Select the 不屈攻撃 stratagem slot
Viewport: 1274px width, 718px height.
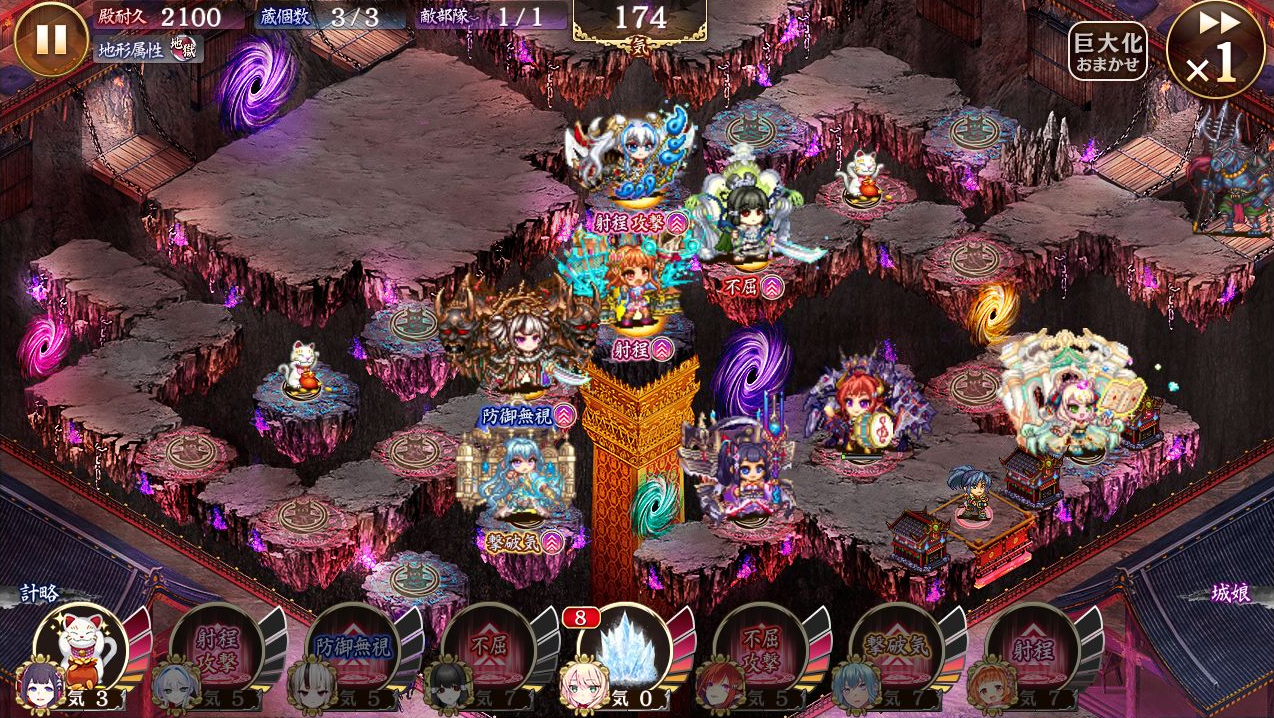point(760,650)
